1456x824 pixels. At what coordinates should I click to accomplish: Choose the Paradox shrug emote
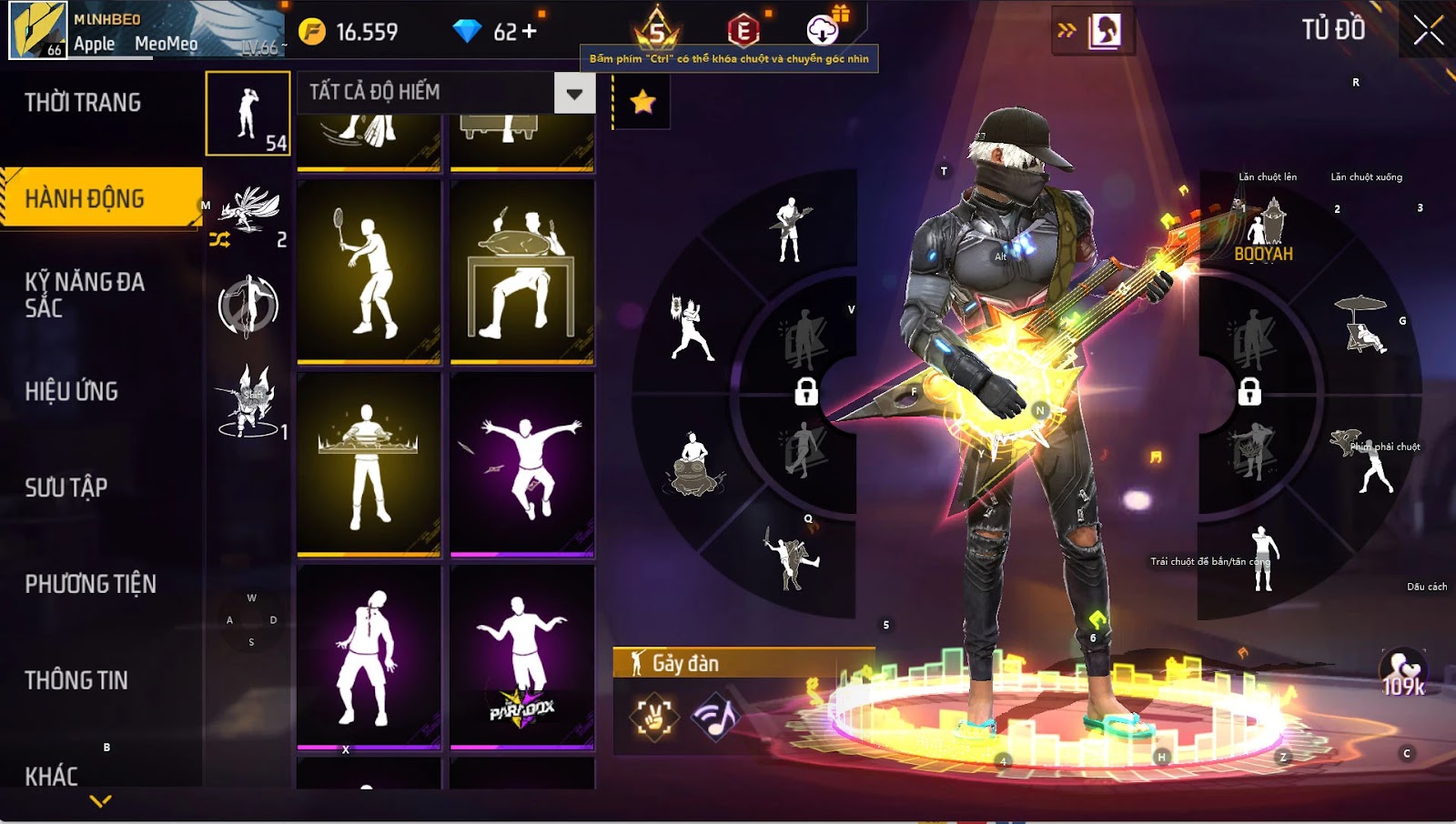coord(521,657)
